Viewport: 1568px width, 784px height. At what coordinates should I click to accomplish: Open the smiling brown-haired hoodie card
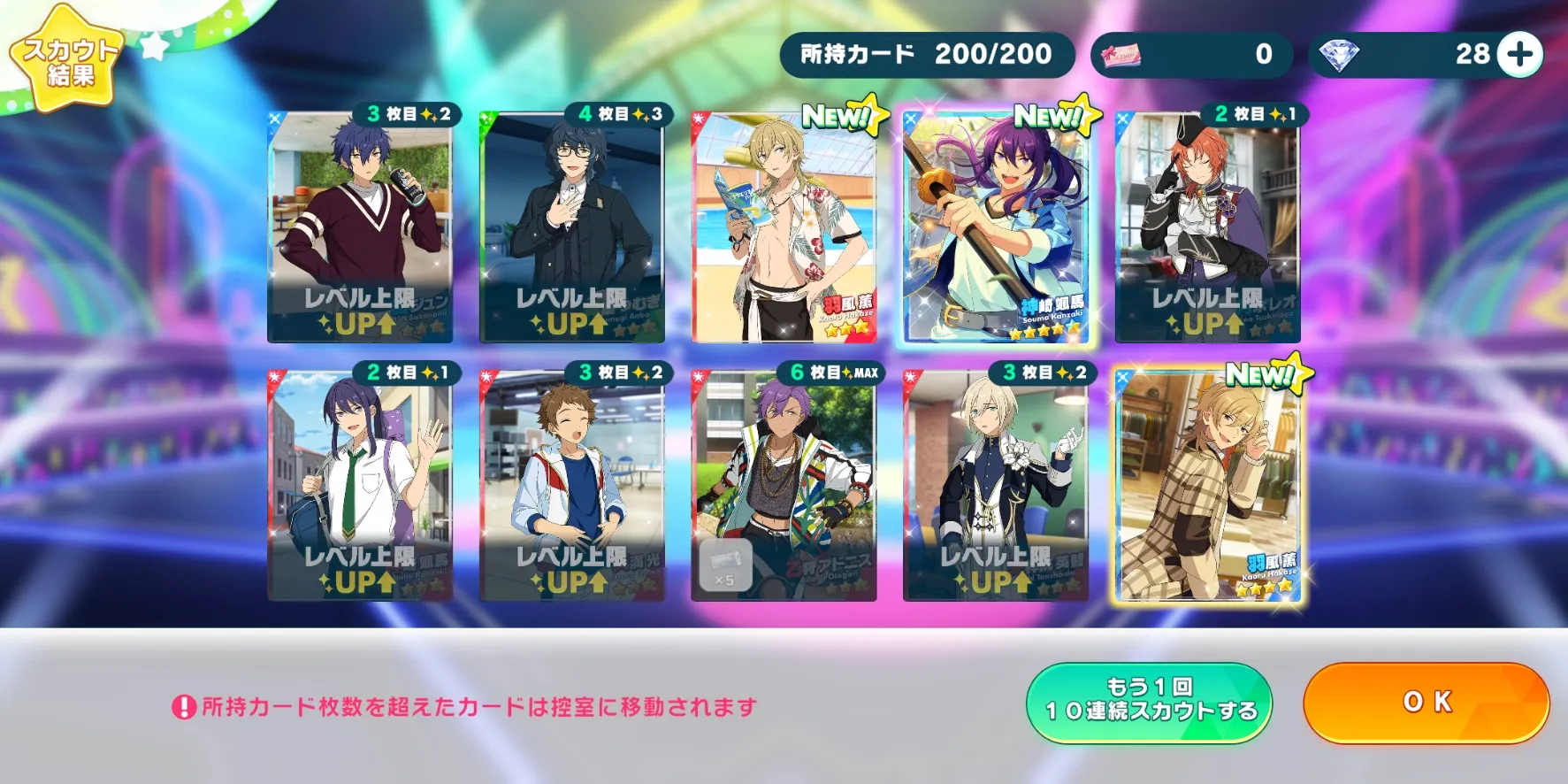point(571,486)
